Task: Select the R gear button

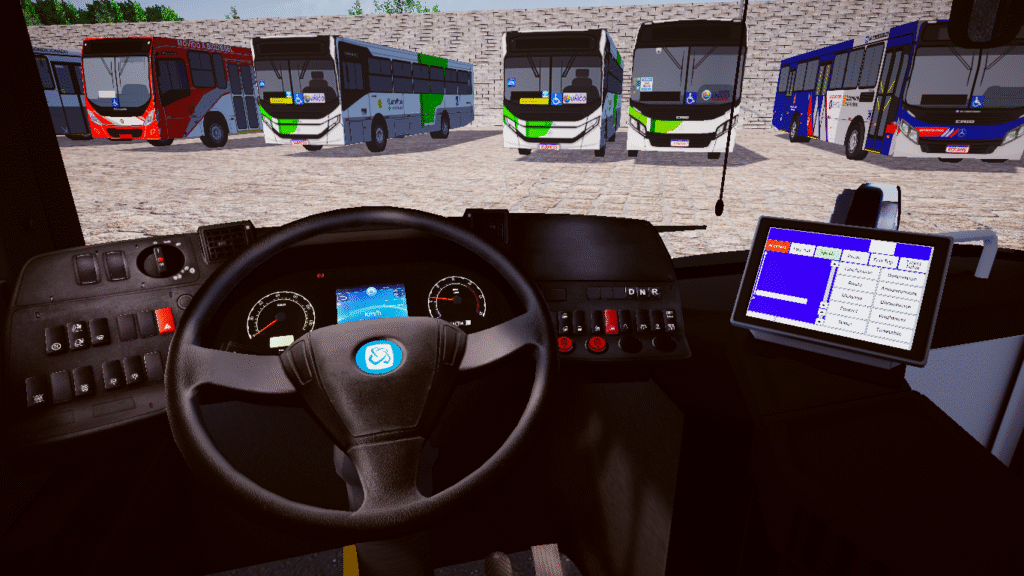Action: pyautogui.click(x=654, y=292)
